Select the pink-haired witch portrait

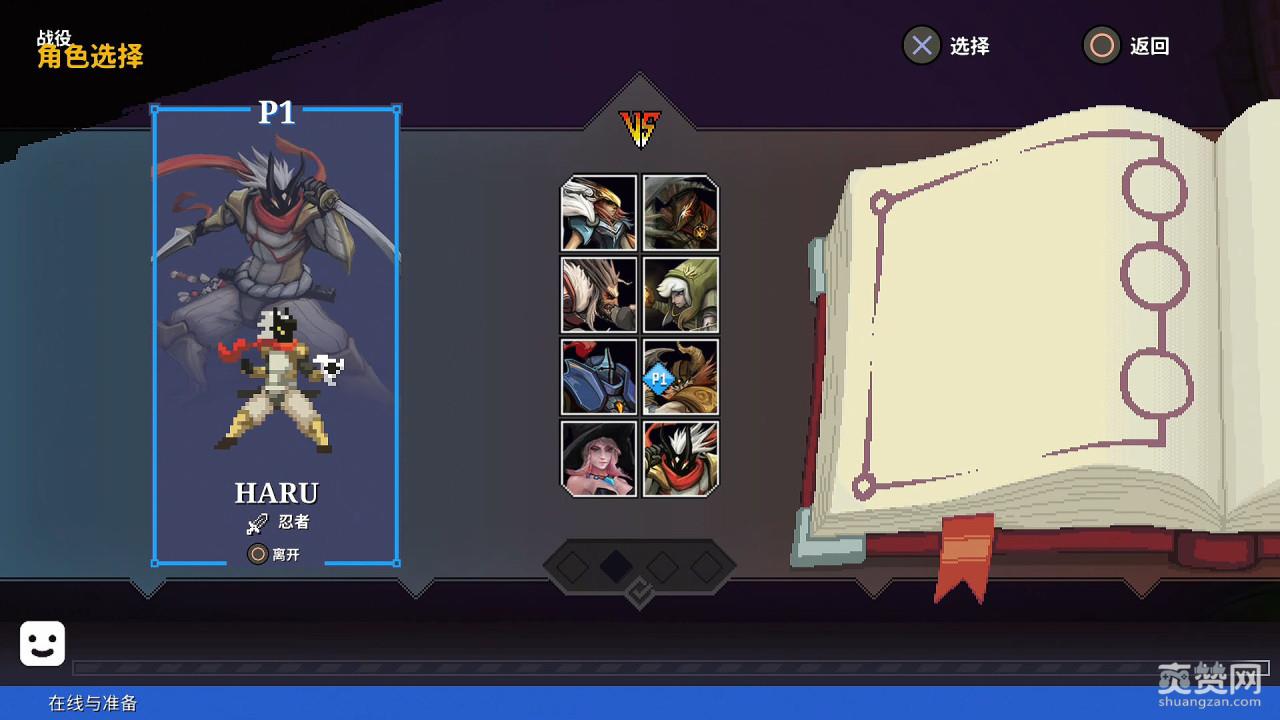[x=598, y=458]
